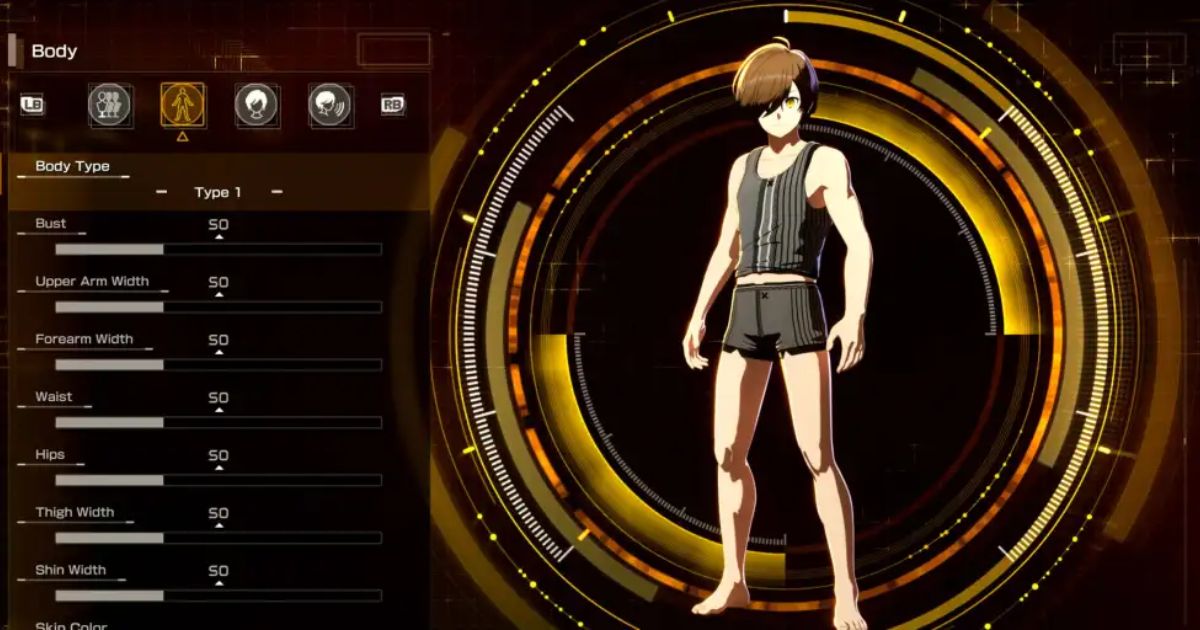
Task: Switch to the head and hair tab
Action: [257, 105]
